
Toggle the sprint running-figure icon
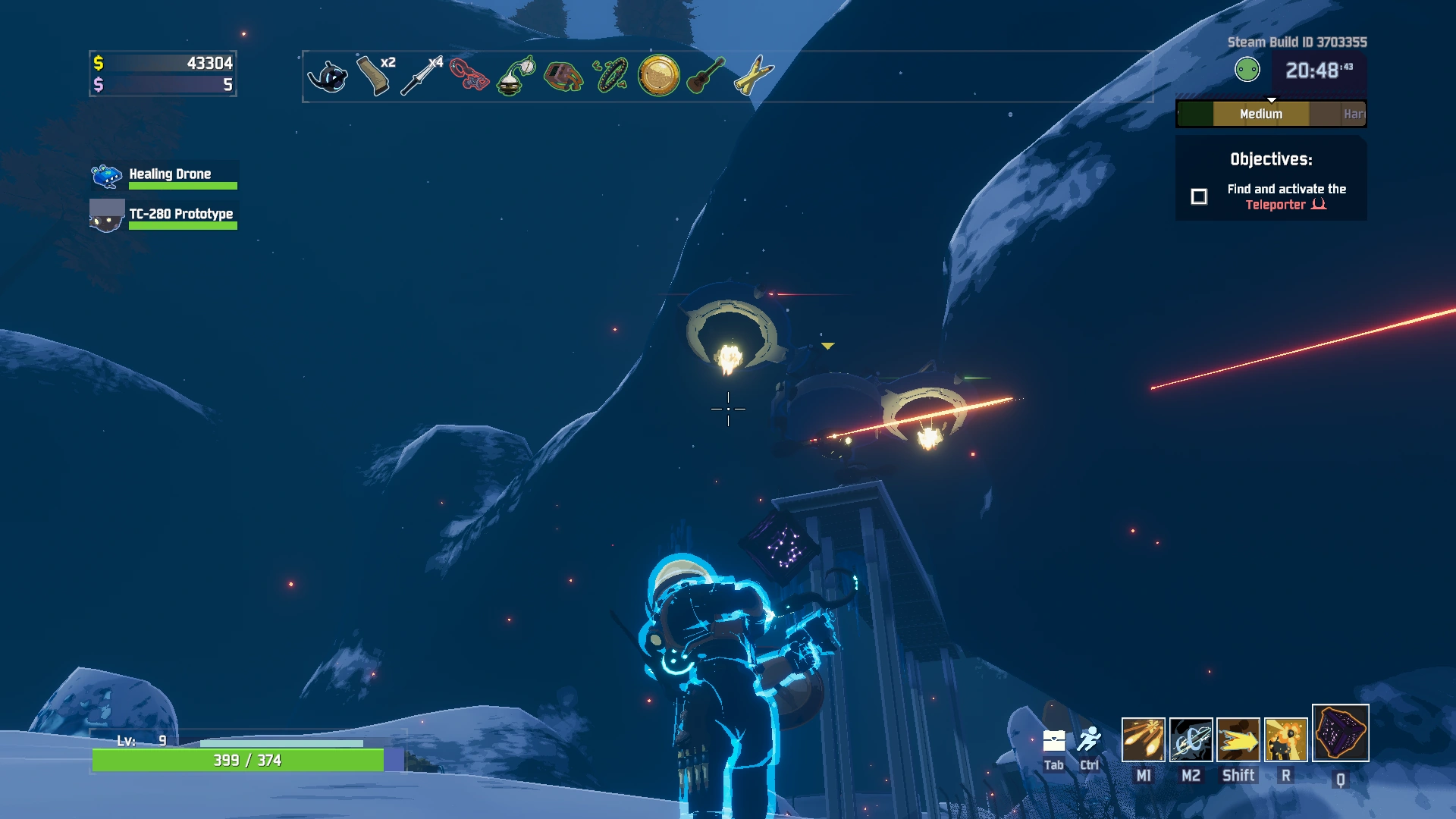(x=1090, y=739)
